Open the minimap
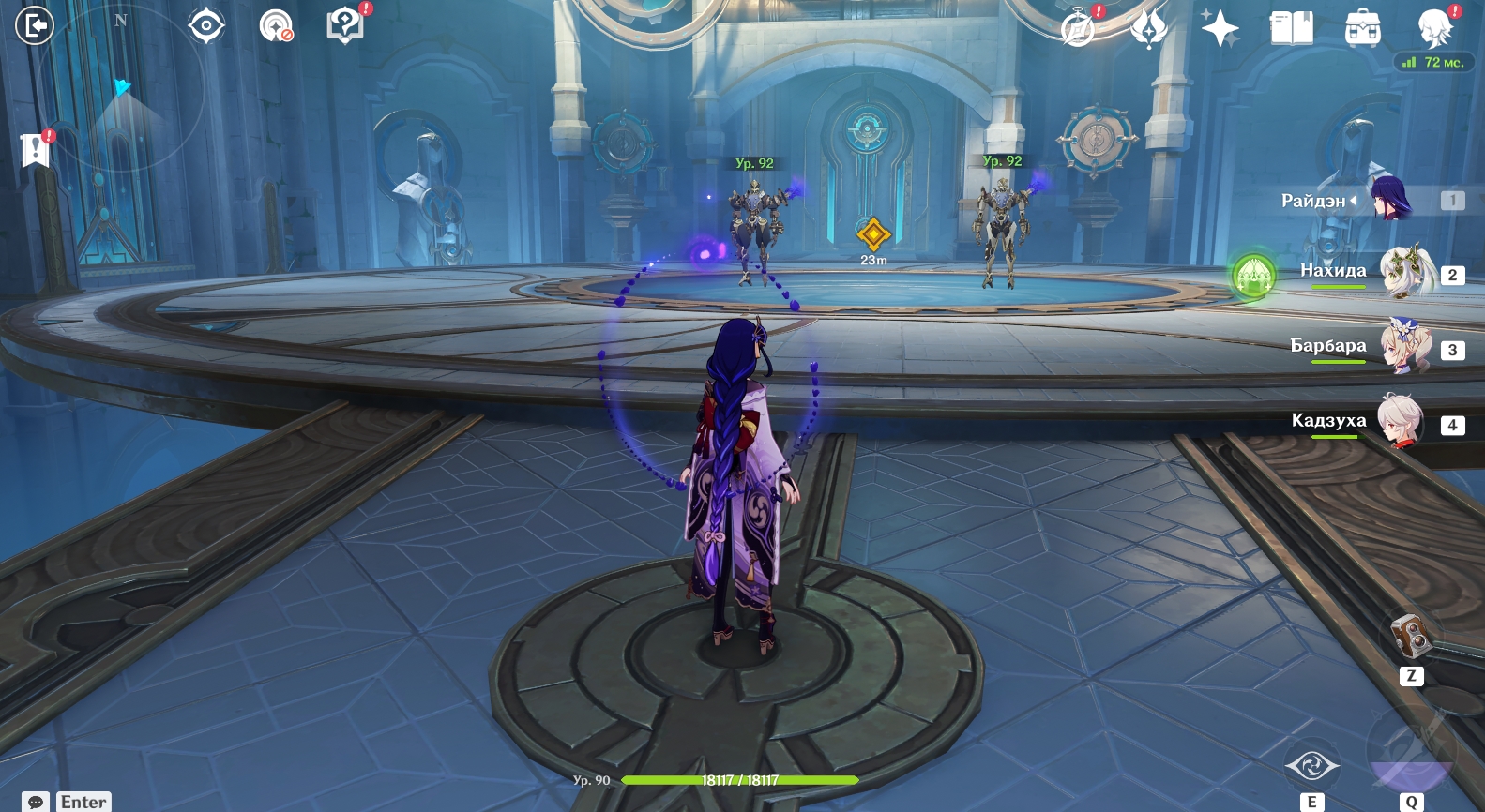This screenshot has height=812, width=1485. tap(120, 89)
